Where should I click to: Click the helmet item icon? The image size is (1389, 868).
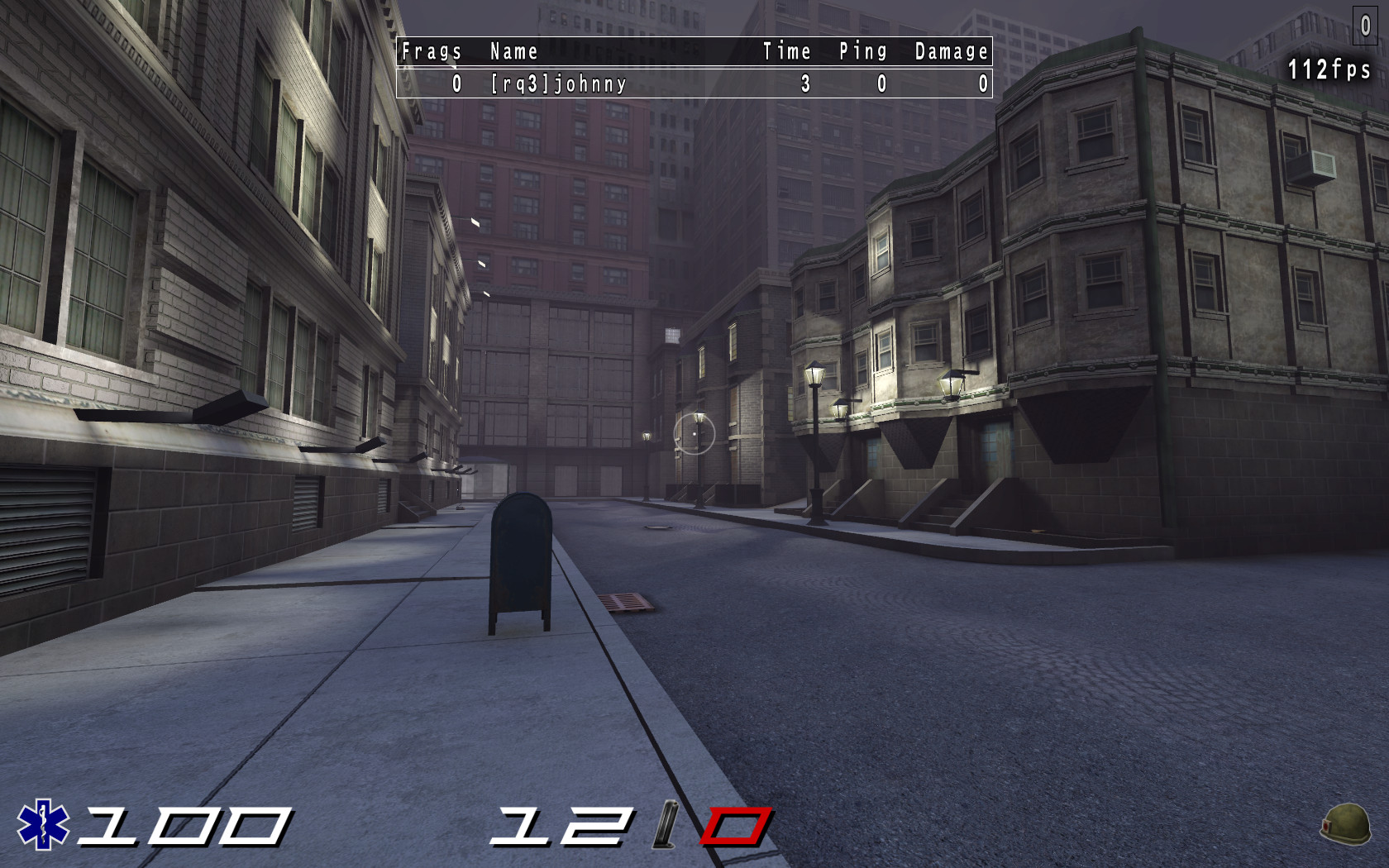pos(1345,824)
